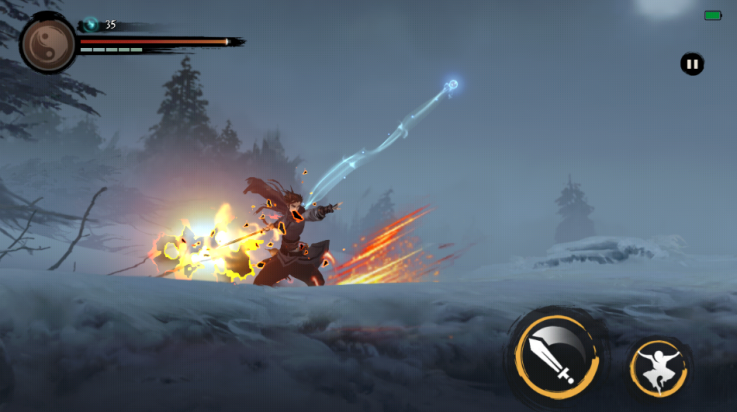This screenshot has height=412, width=737.
Task: Pause the game with the pause button
Action: [x=692, y=64]
